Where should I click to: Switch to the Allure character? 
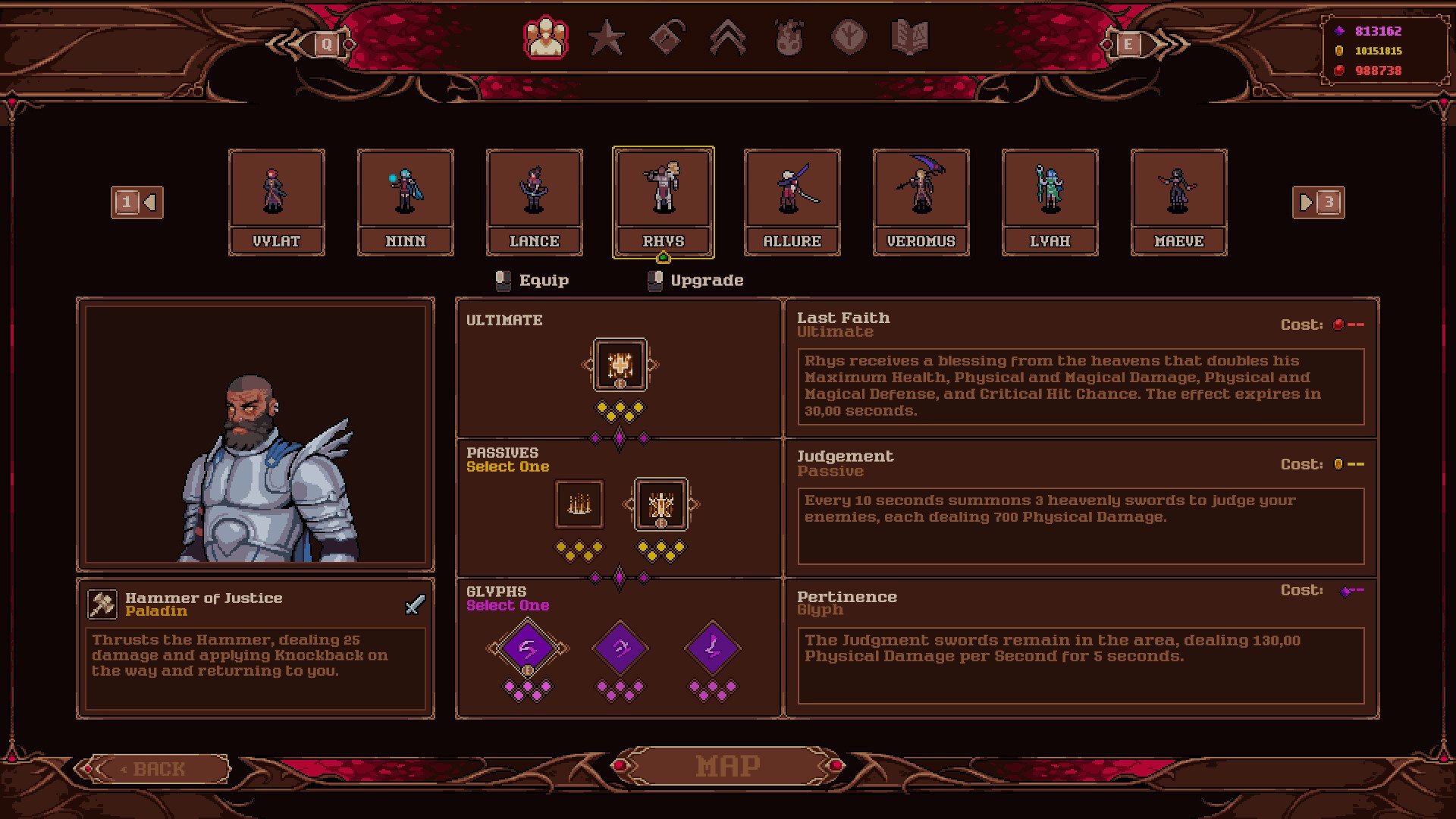tap(792, 202)
